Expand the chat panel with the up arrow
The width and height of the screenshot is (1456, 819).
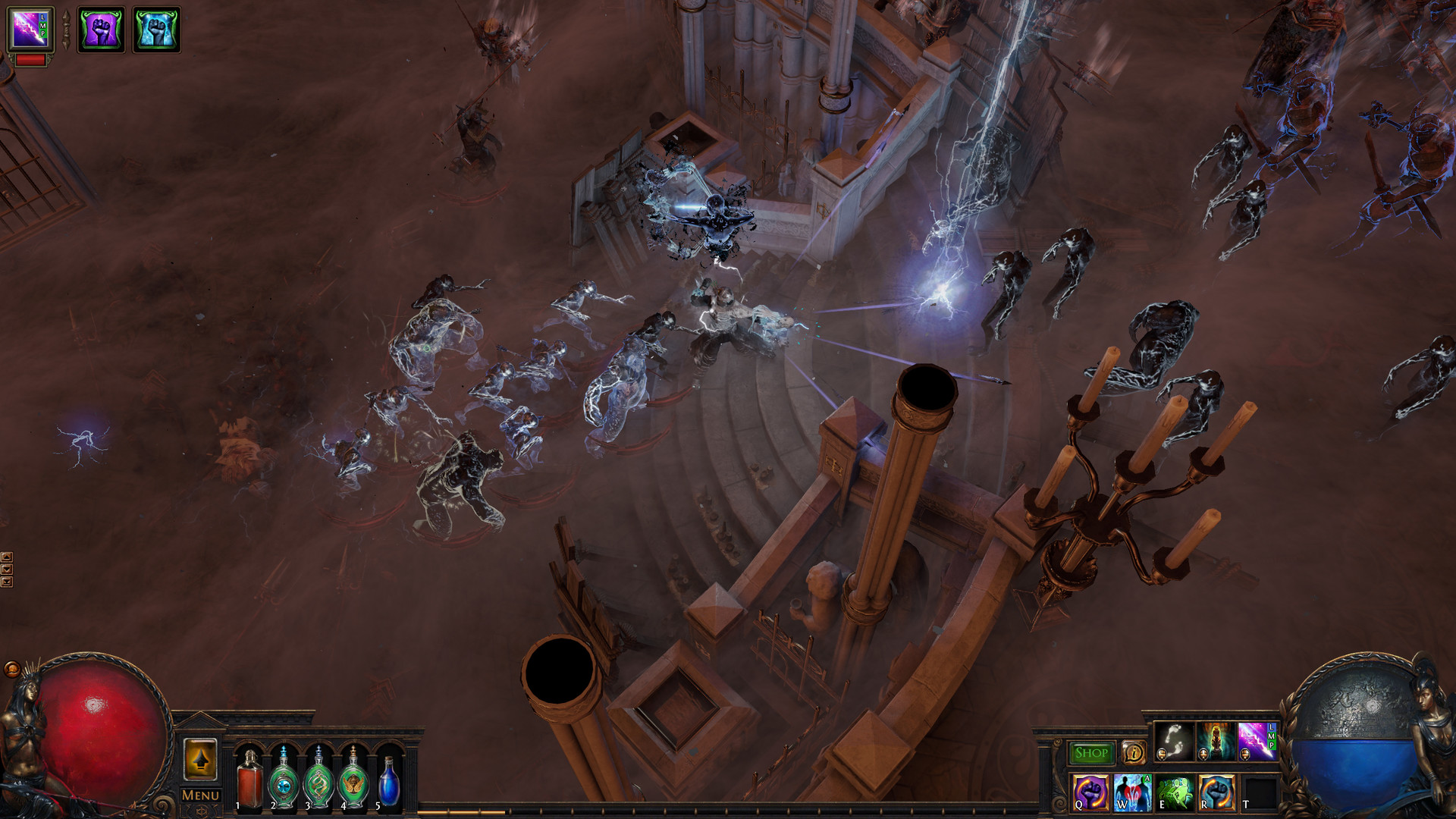coord(7,557)
